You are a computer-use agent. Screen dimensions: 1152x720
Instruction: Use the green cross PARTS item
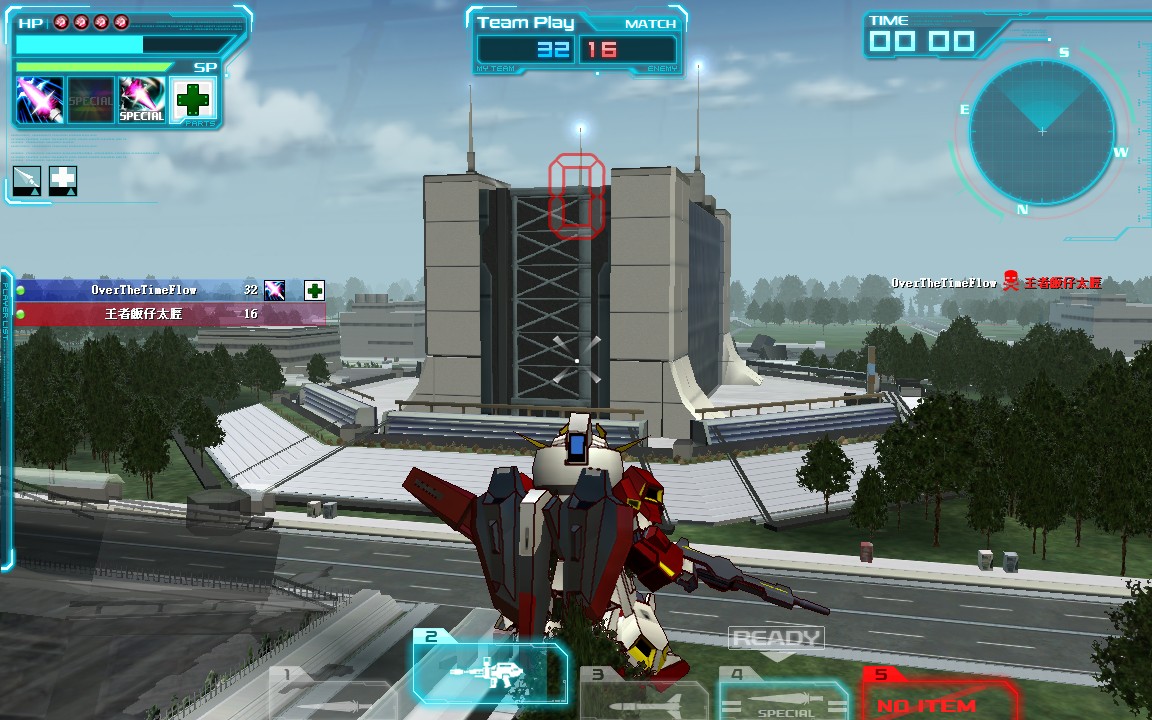(193, 100)
